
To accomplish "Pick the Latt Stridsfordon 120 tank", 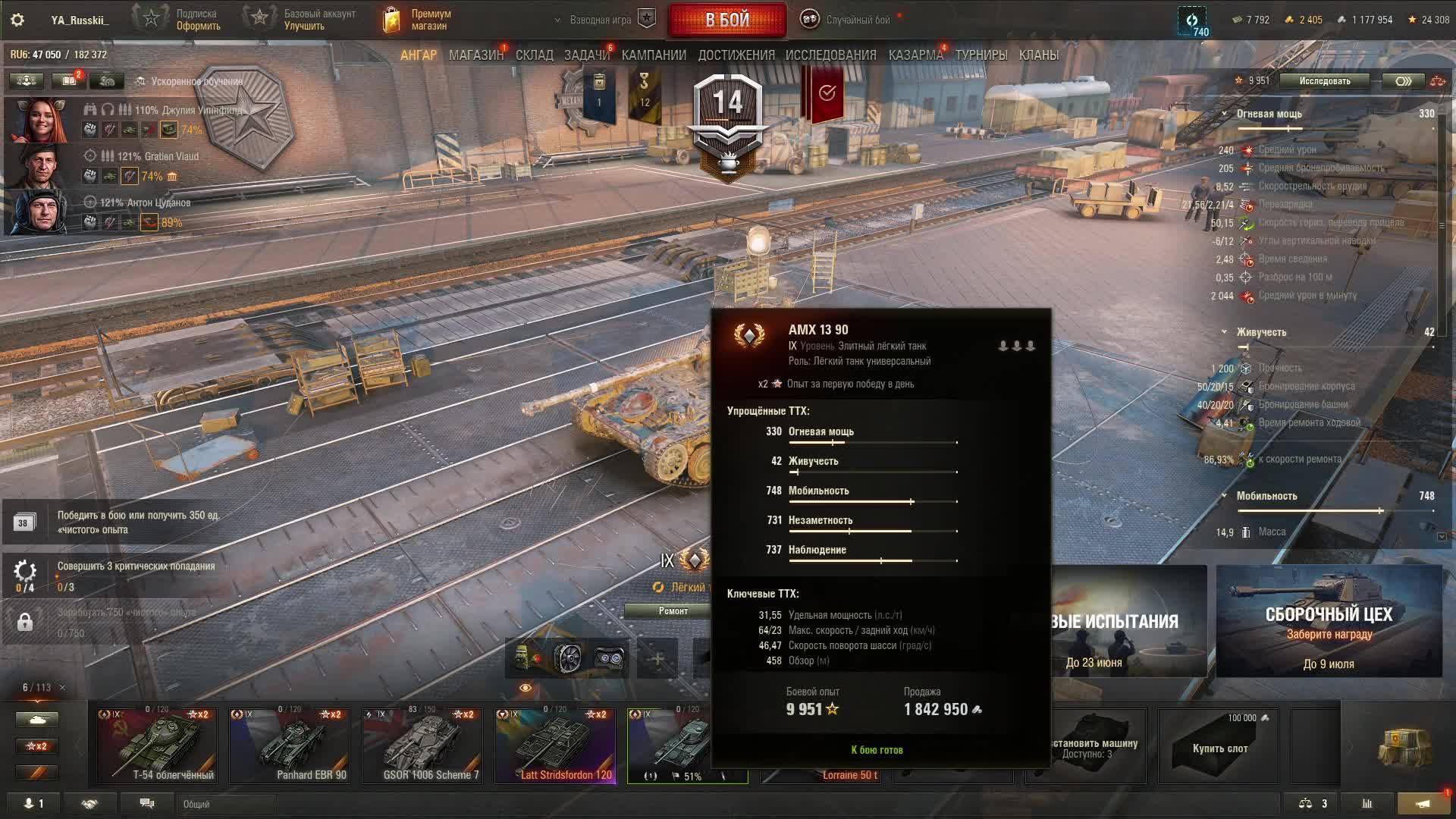I will coord(554,745).
